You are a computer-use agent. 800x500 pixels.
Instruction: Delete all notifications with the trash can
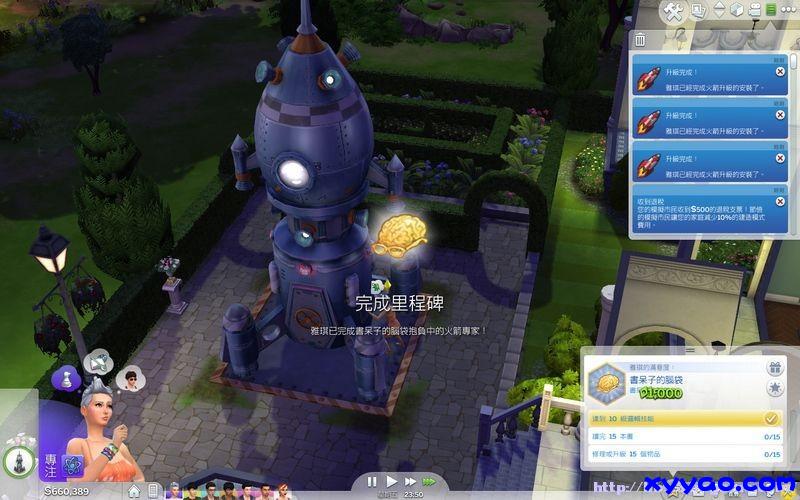pos(640,38)
